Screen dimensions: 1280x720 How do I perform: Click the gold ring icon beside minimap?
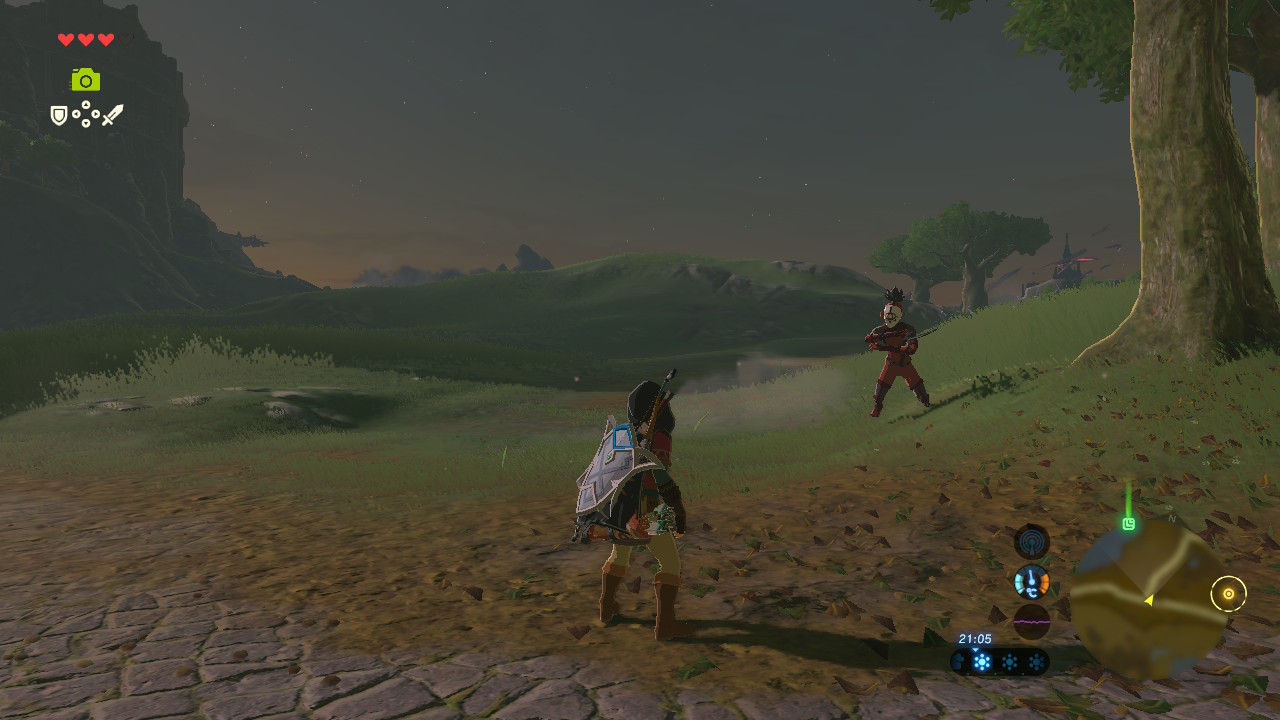(1228, 594)
